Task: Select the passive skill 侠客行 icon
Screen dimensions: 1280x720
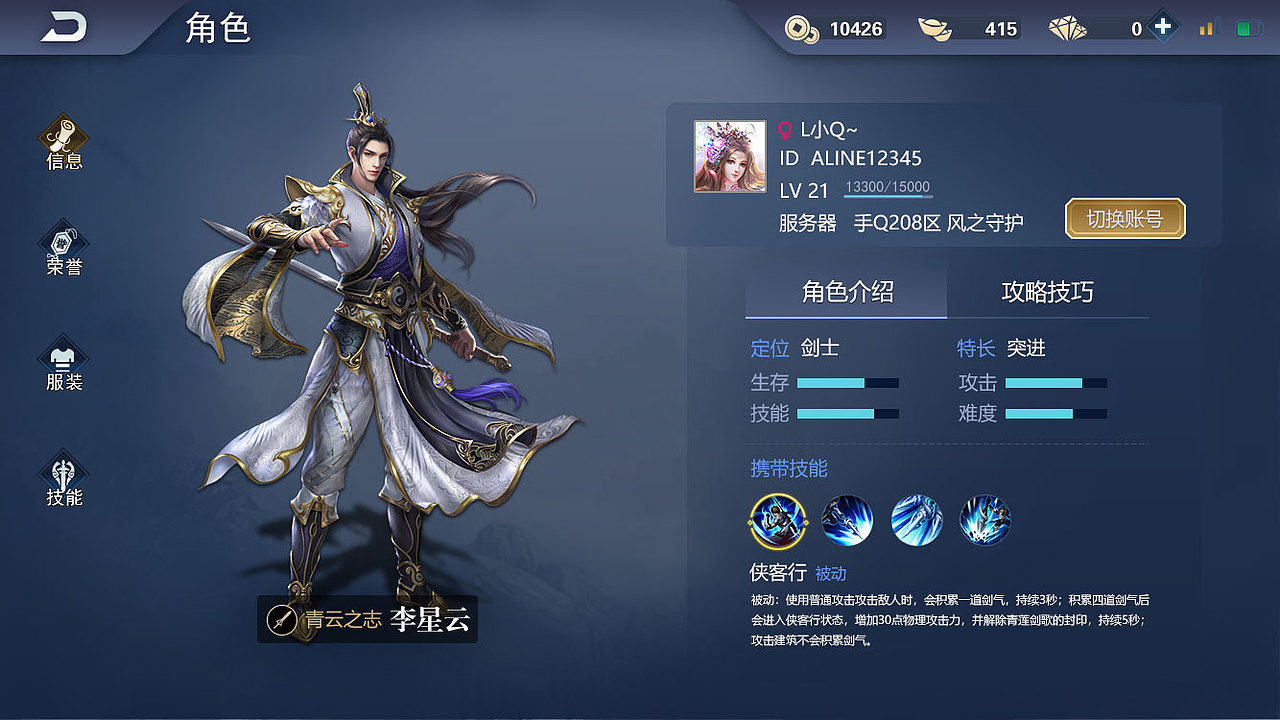Action: click(778, 522)
